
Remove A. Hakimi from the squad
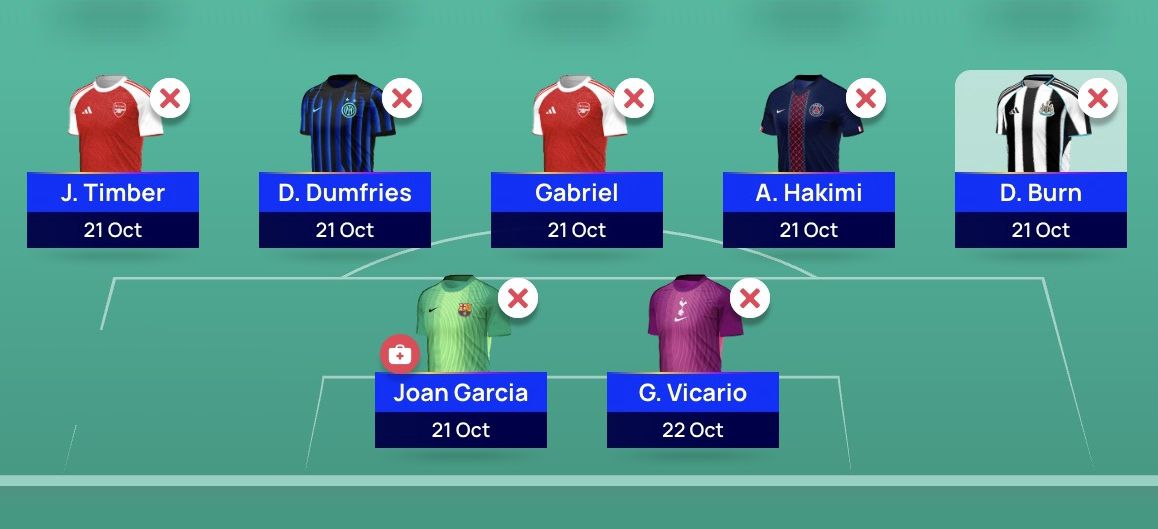(x=866, y=98)
